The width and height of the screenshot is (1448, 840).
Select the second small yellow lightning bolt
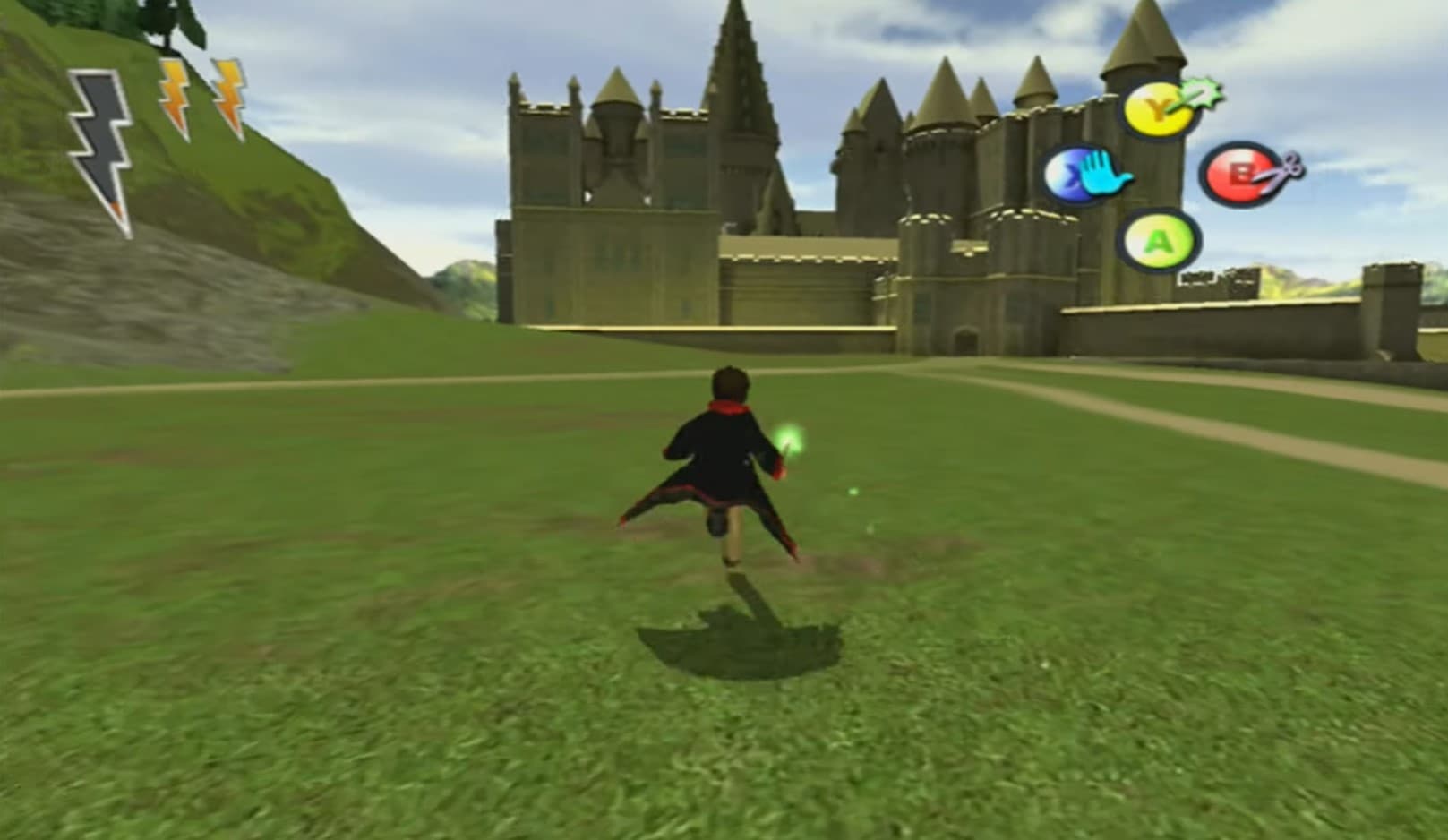[x=228, y=94]
